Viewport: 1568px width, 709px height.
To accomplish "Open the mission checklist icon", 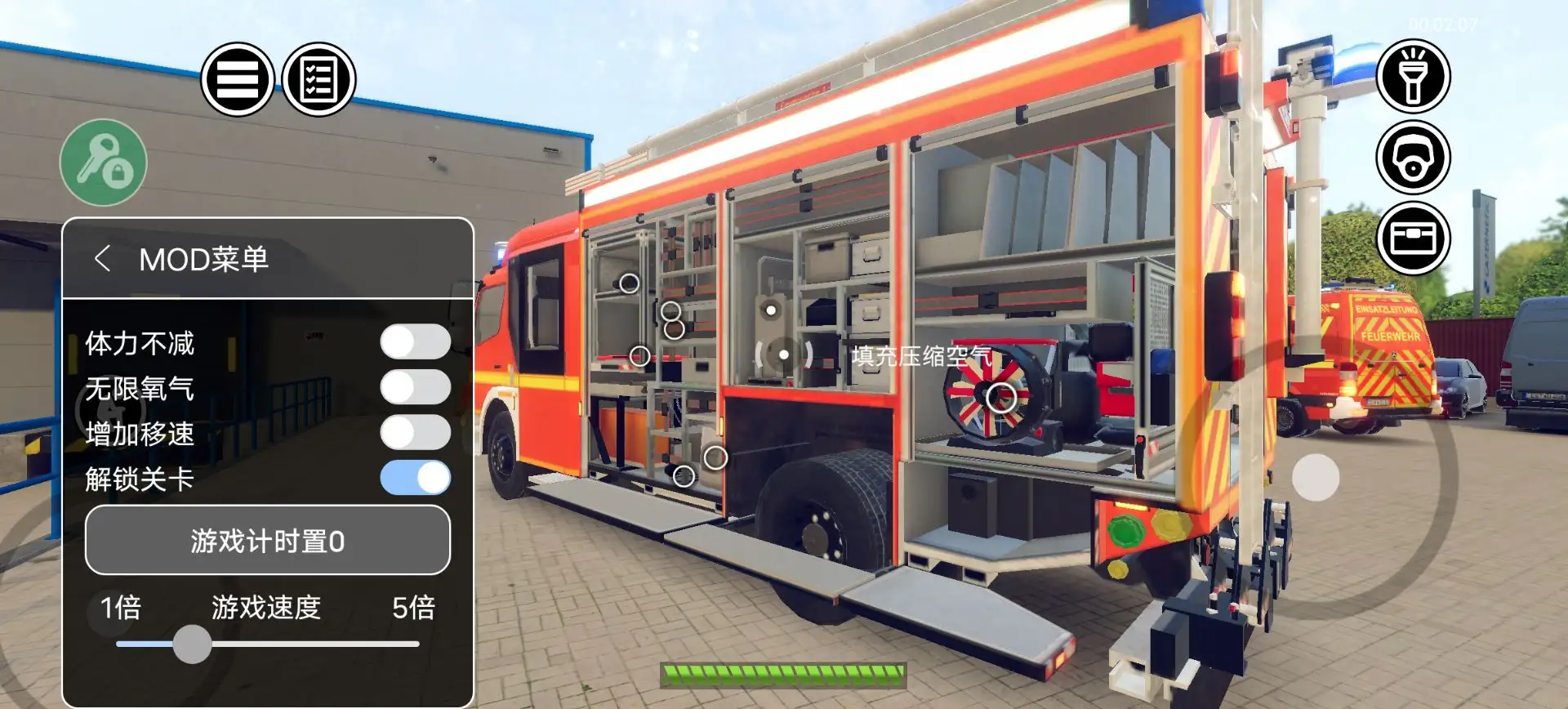I will (318, 78).
